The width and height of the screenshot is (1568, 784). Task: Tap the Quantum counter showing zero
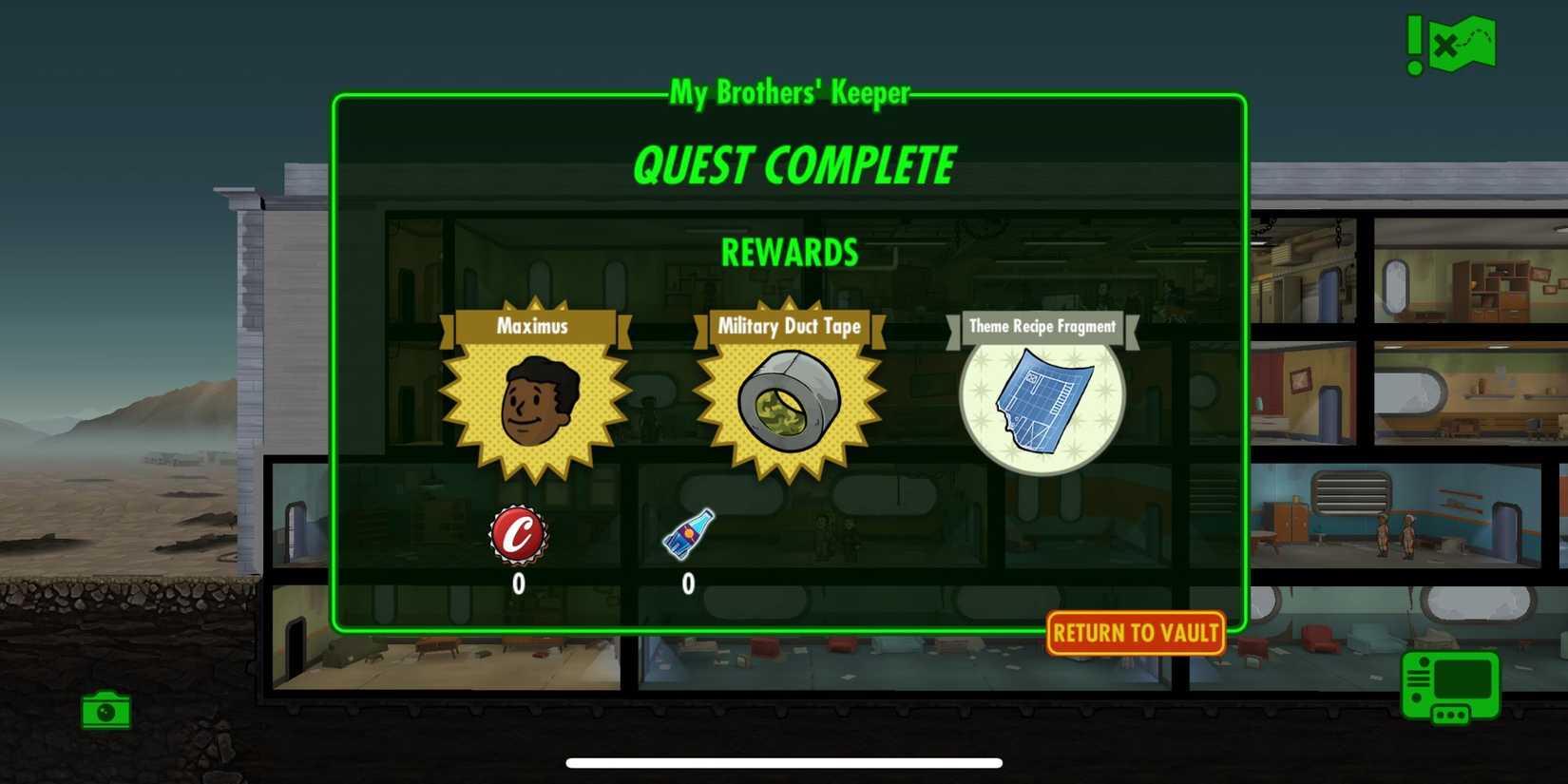[x=688, y=583]
